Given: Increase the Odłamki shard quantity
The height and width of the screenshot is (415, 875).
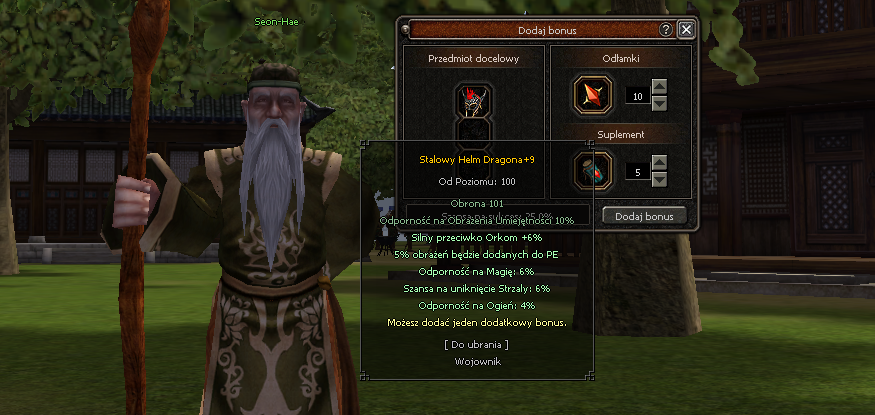Looking at the screenshot, I should tap(659, 89).
